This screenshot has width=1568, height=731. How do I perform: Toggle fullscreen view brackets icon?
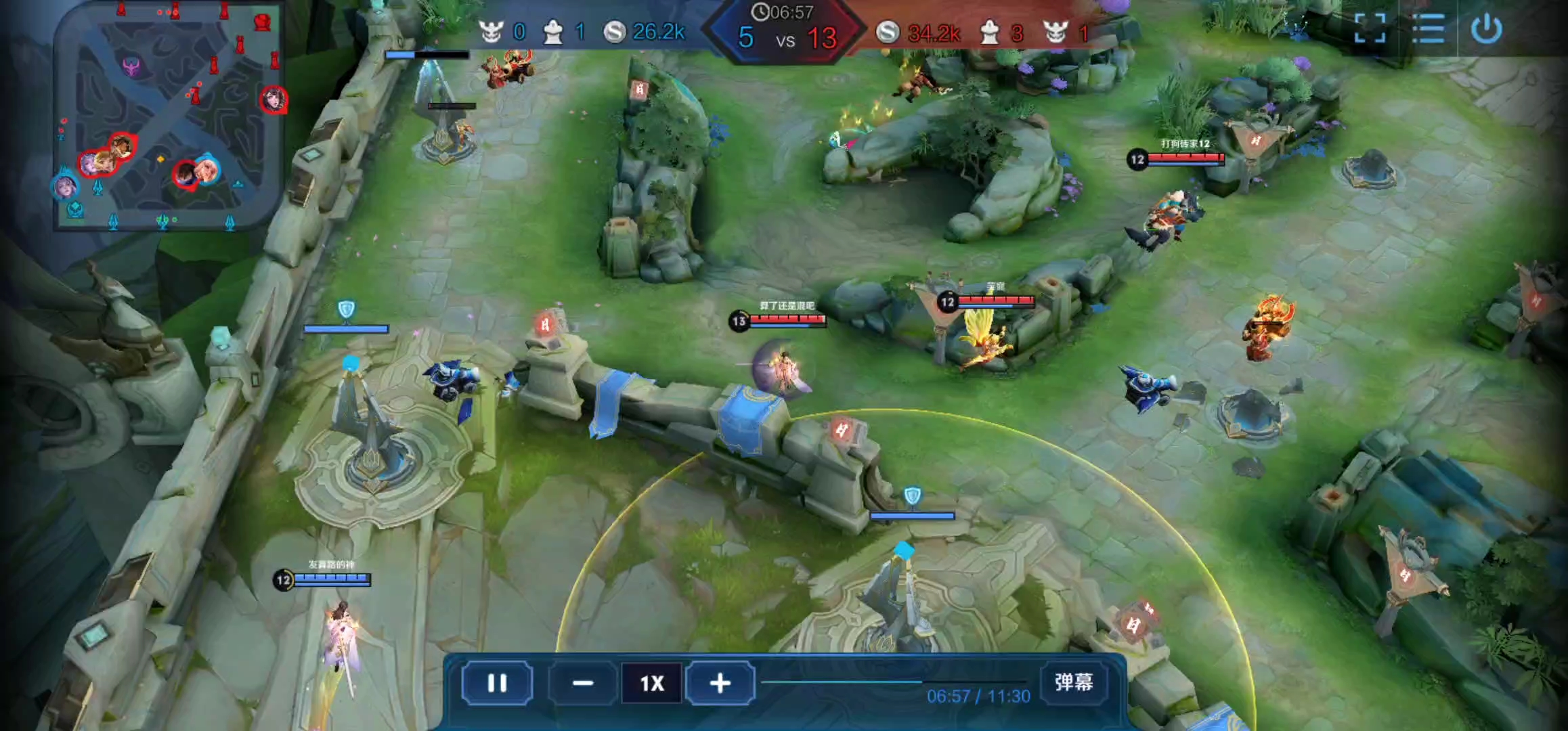pyautogui.click(x=1370, y=28)
